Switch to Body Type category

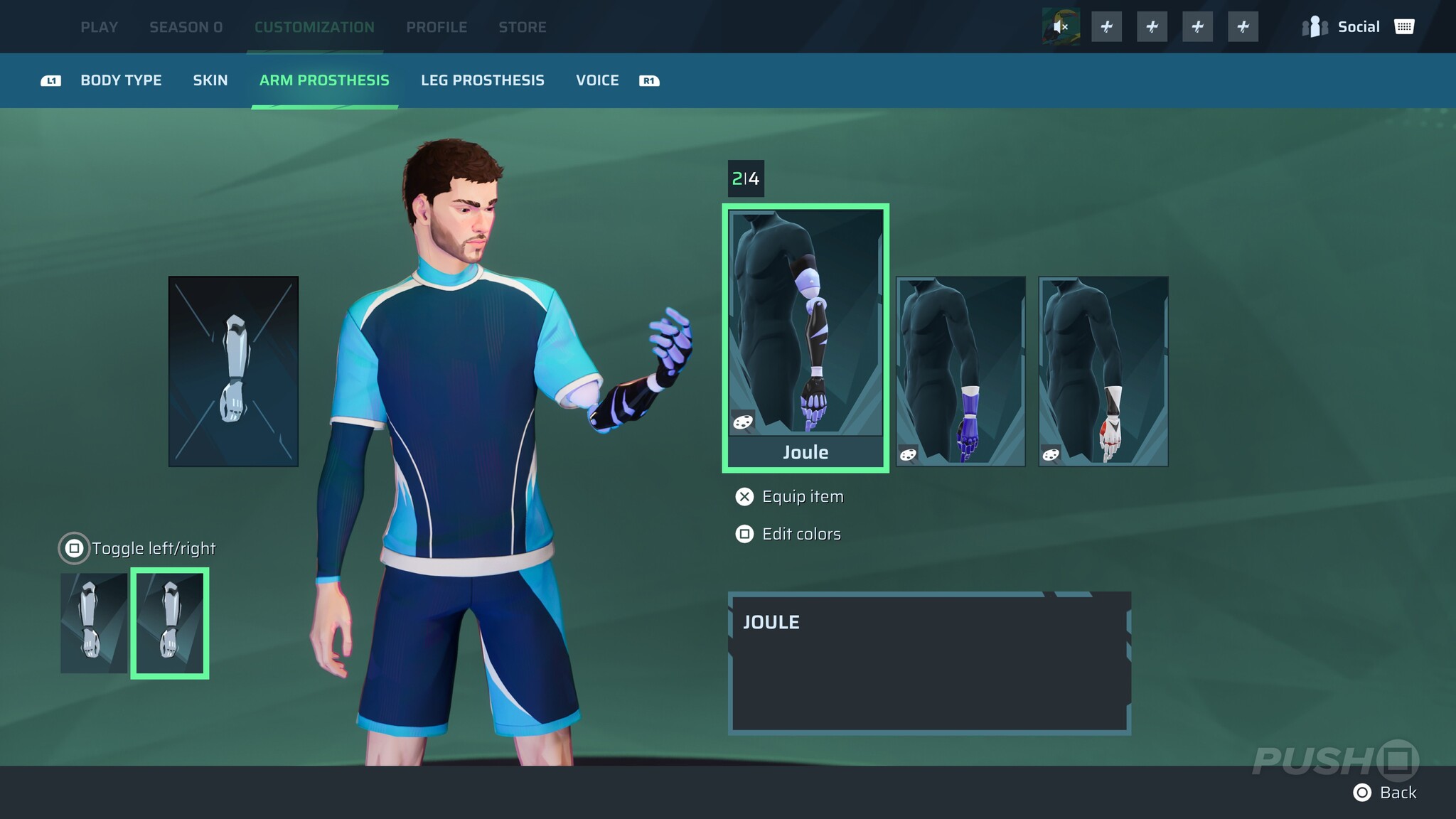click(121, 80)
